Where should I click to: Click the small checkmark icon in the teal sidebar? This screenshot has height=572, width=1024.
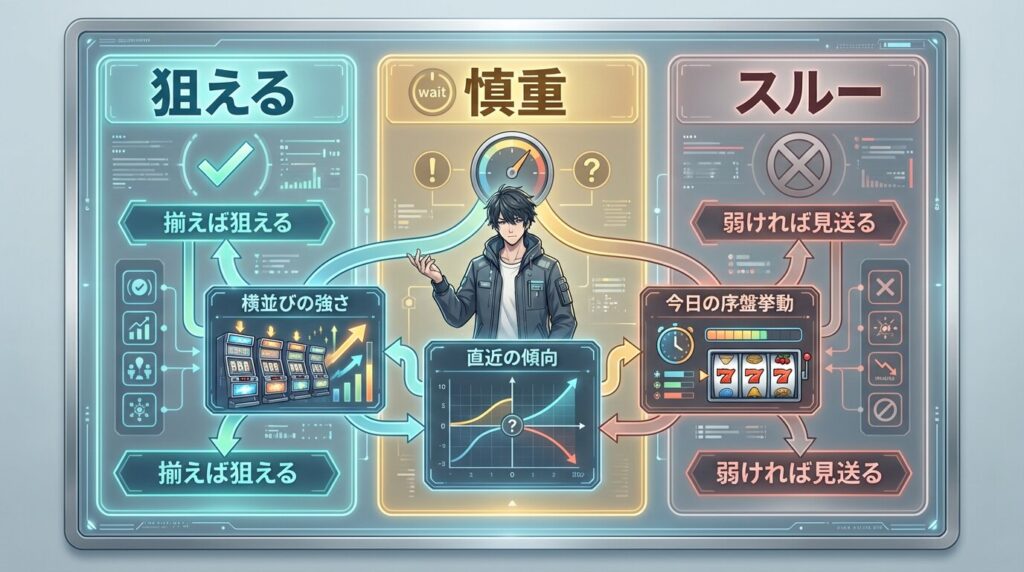tap(137, 287)
